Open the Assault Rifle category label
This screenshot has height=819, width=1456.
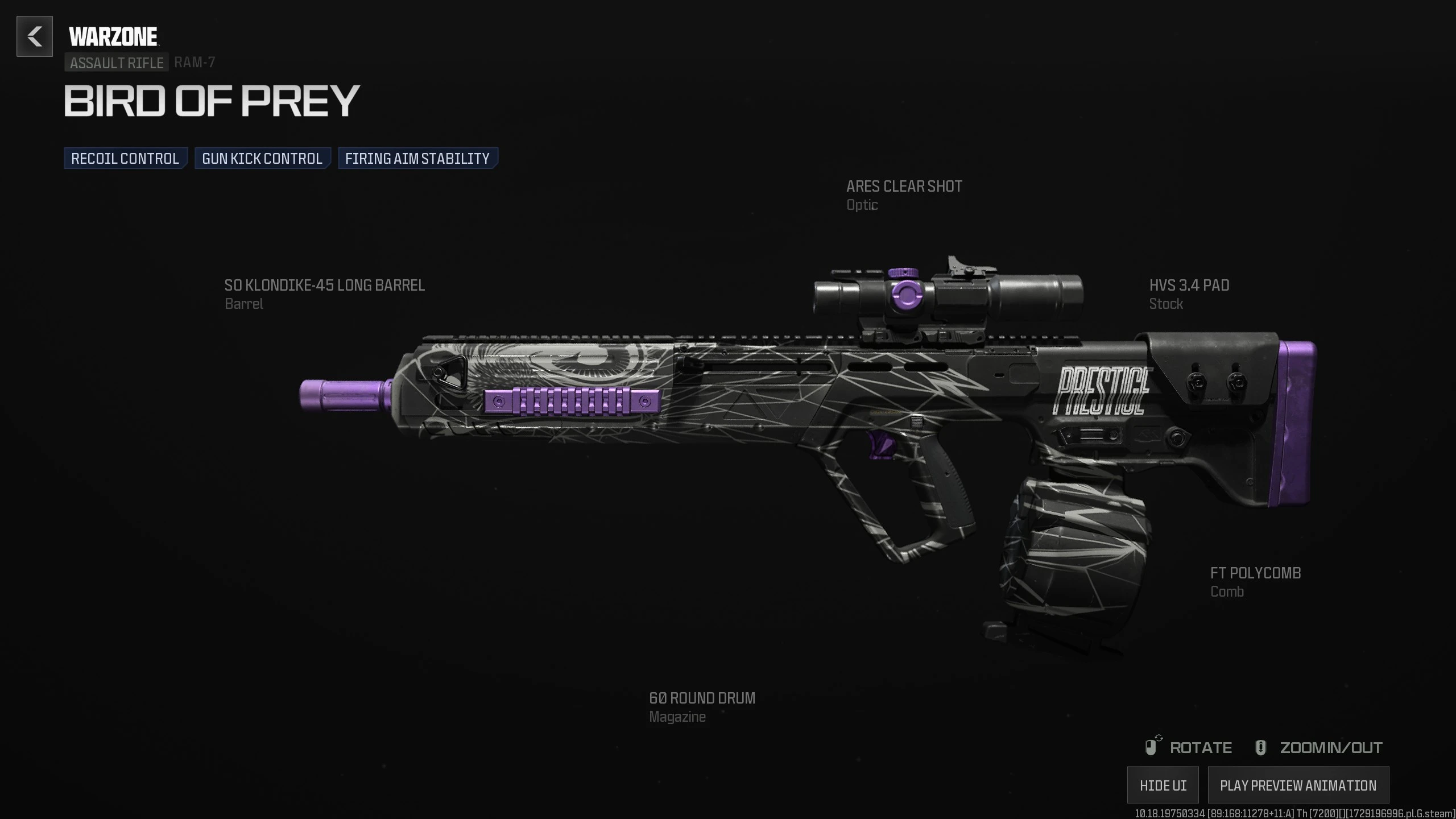tap(116, 63)
